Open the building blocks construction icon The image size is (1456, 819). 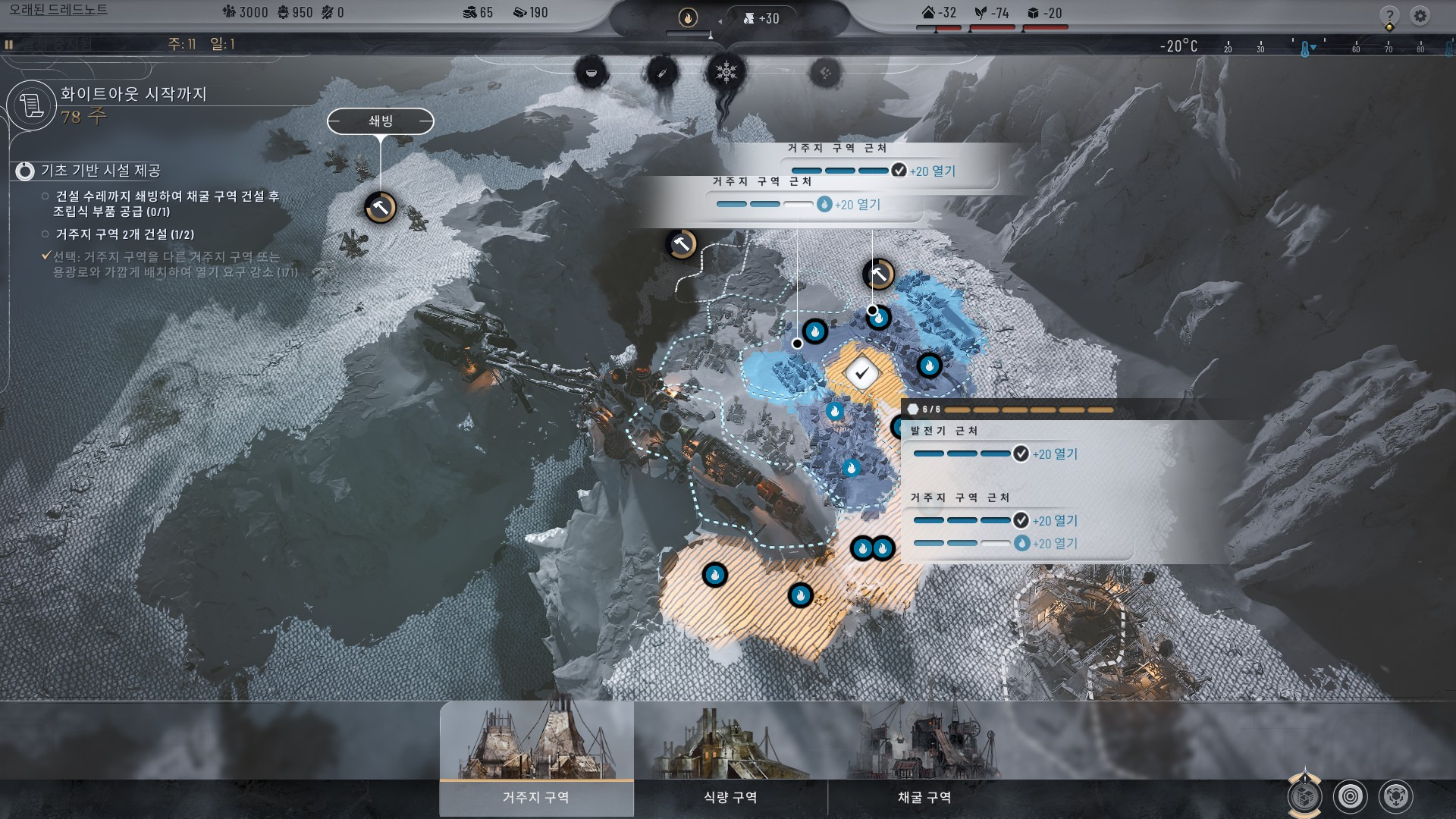(x=1304, y=797)
